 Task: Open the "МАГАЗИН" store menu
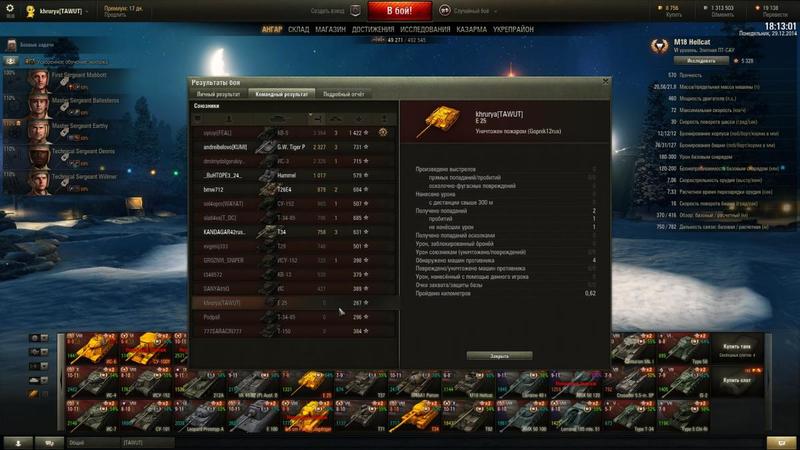(x=330, y=29)
